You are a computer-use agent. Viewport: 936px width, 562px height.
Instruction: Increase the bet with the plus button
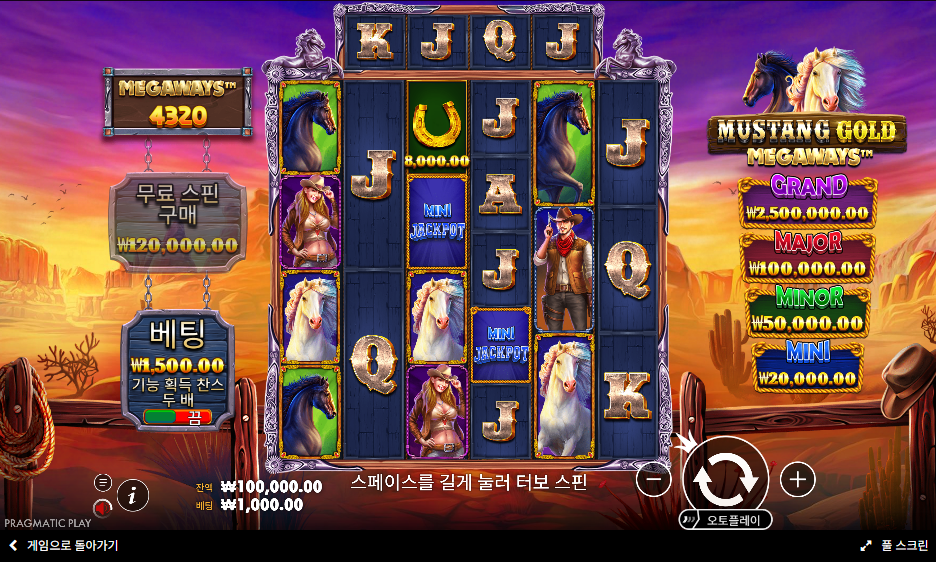(x=797, y=480)
